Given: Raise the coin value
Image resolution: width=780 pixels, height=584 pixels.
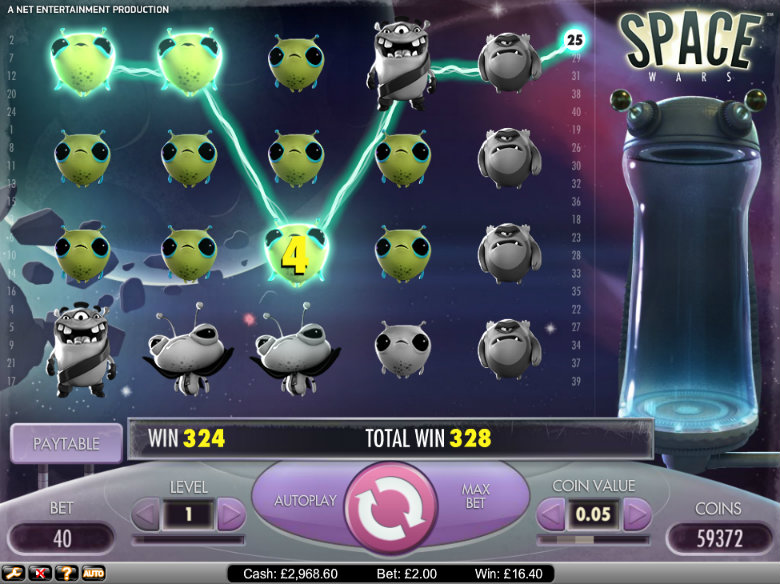Looking at the screenshot, I should click(x=637, y=515).
